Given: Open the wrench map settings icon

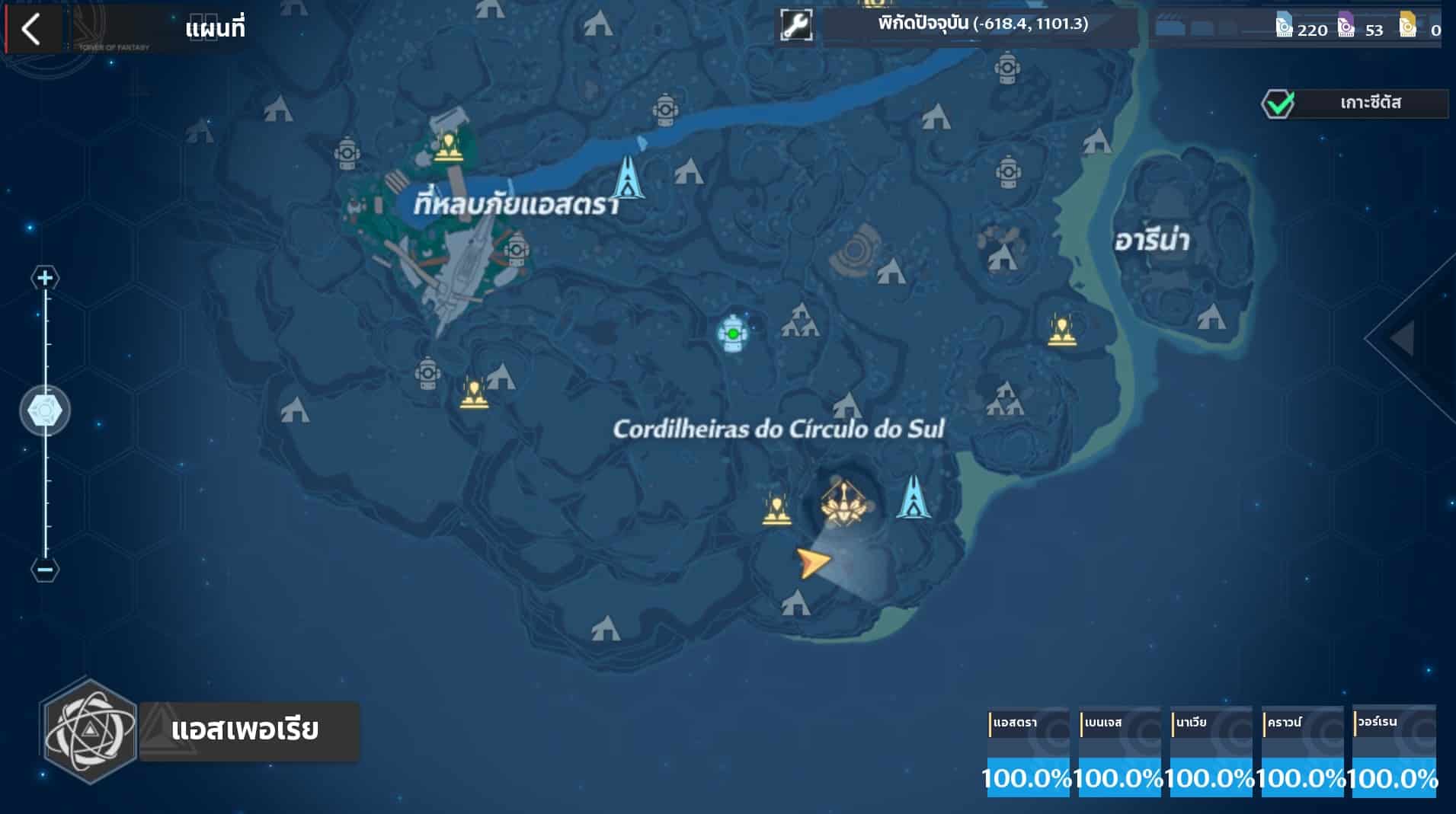Looking at the screenshot, I should [x=796, y=25].
